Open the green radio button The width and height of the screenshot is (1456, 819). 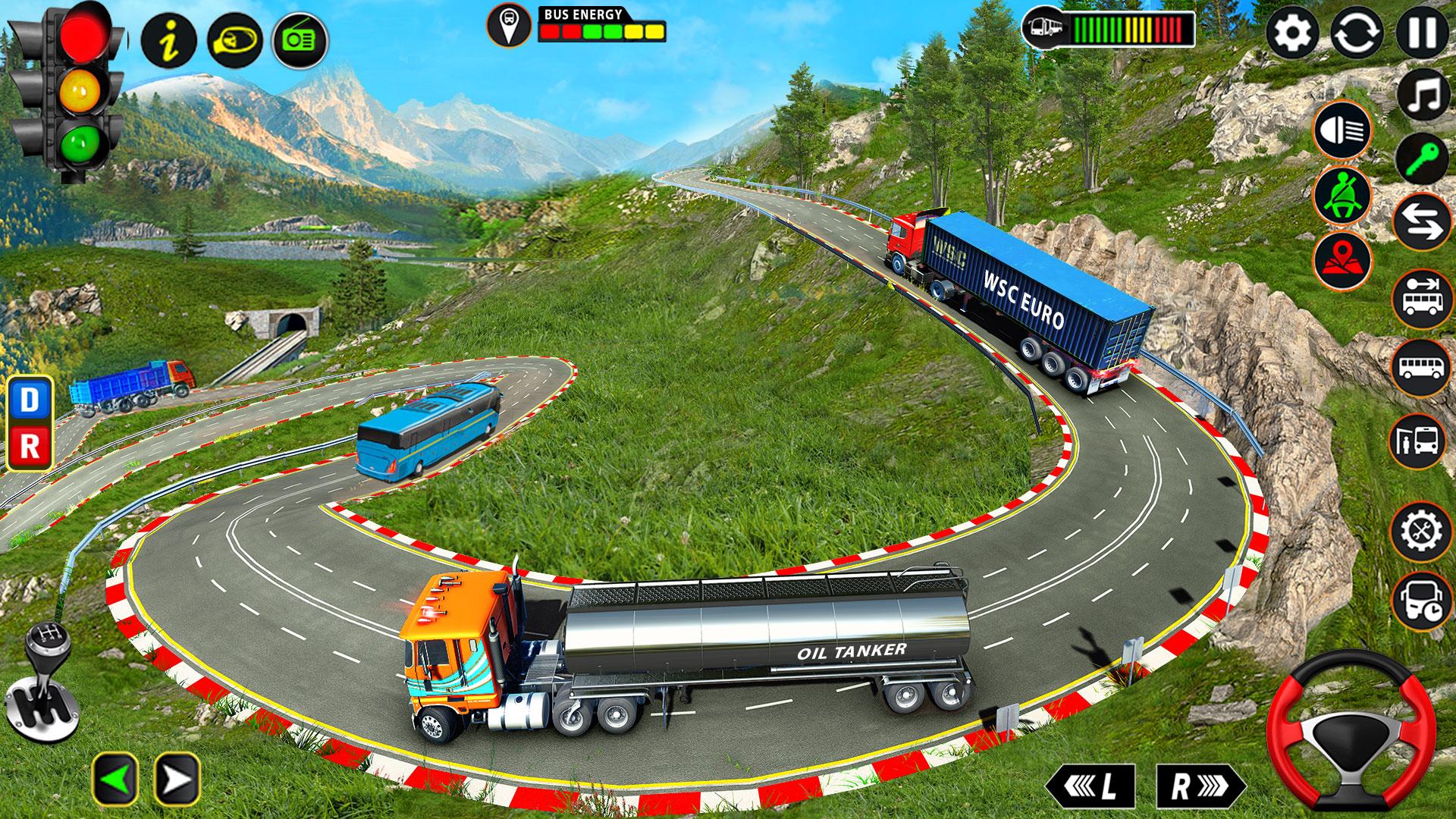(x=300, y=40)
